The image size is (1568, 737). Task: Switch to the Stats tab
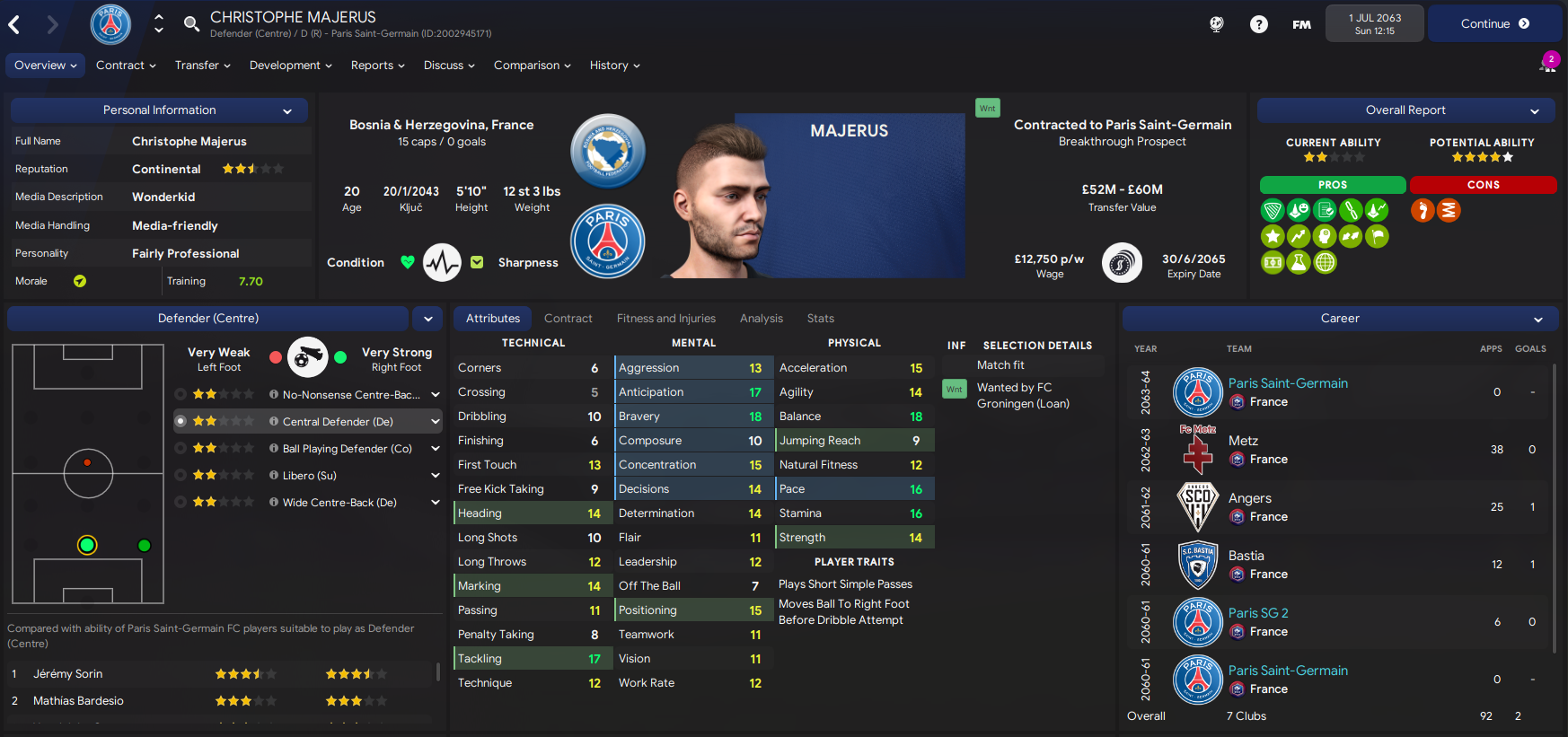tap(820, 318)
